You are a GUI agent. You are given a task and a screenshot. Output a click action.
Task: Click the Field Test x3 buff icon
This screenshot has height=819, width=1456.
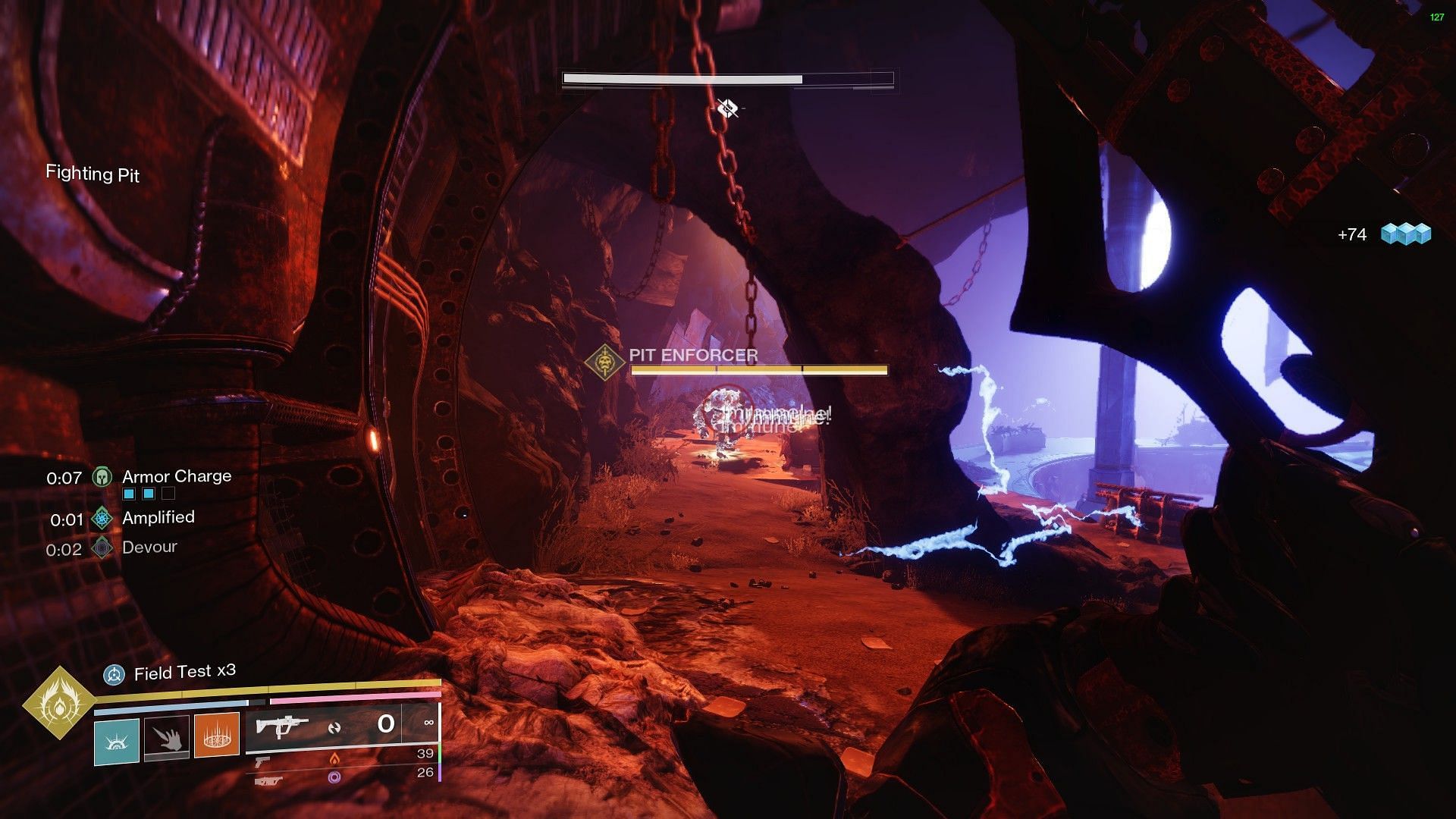tap(114, 673)
